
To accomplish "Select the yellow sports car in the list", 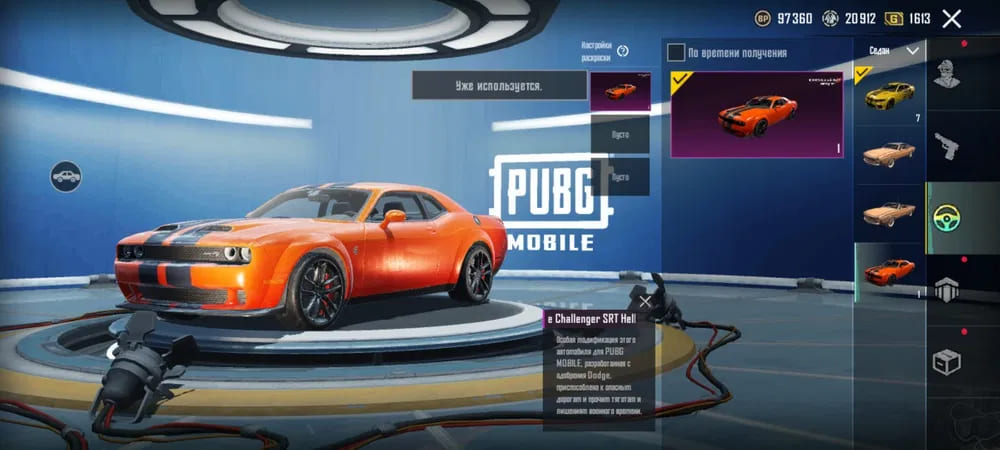I will (890, 97).
